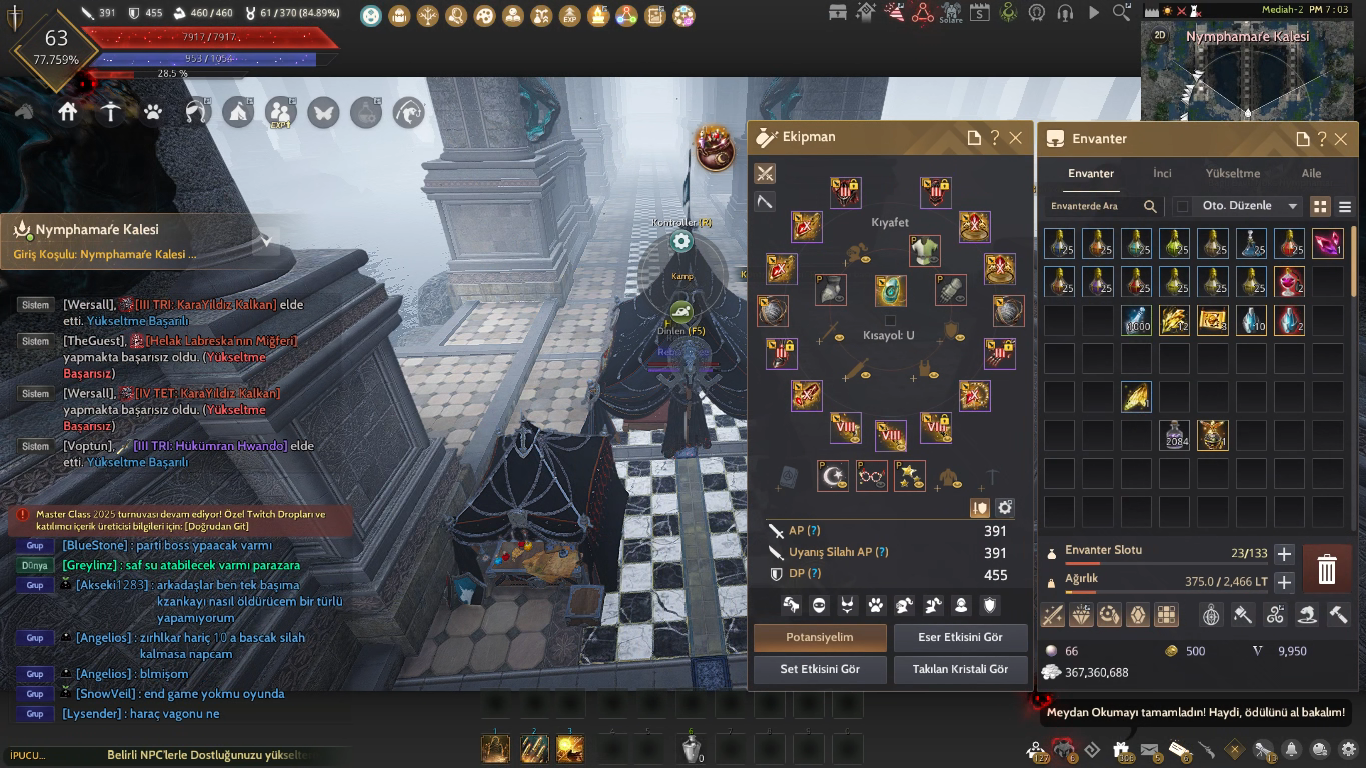Viewport: 1366px width, 768px height.
Task: Close the Envanter inventory window
Action: point(1341,139)
